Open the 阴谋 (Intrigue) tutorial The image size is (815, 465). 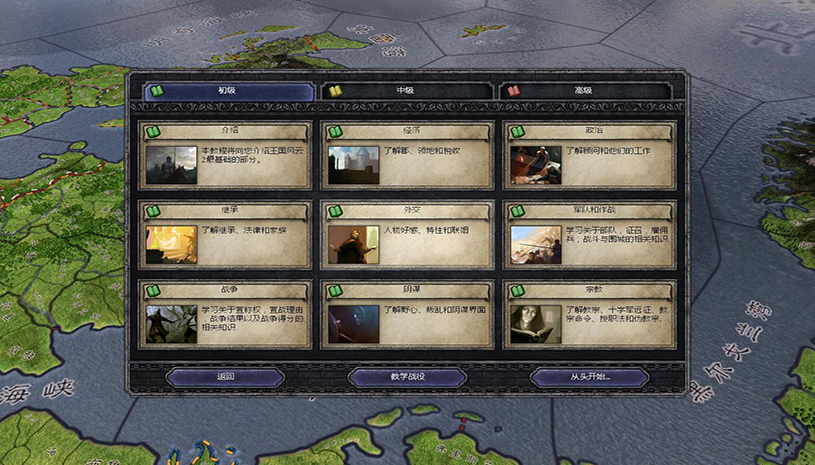[407, 314]
